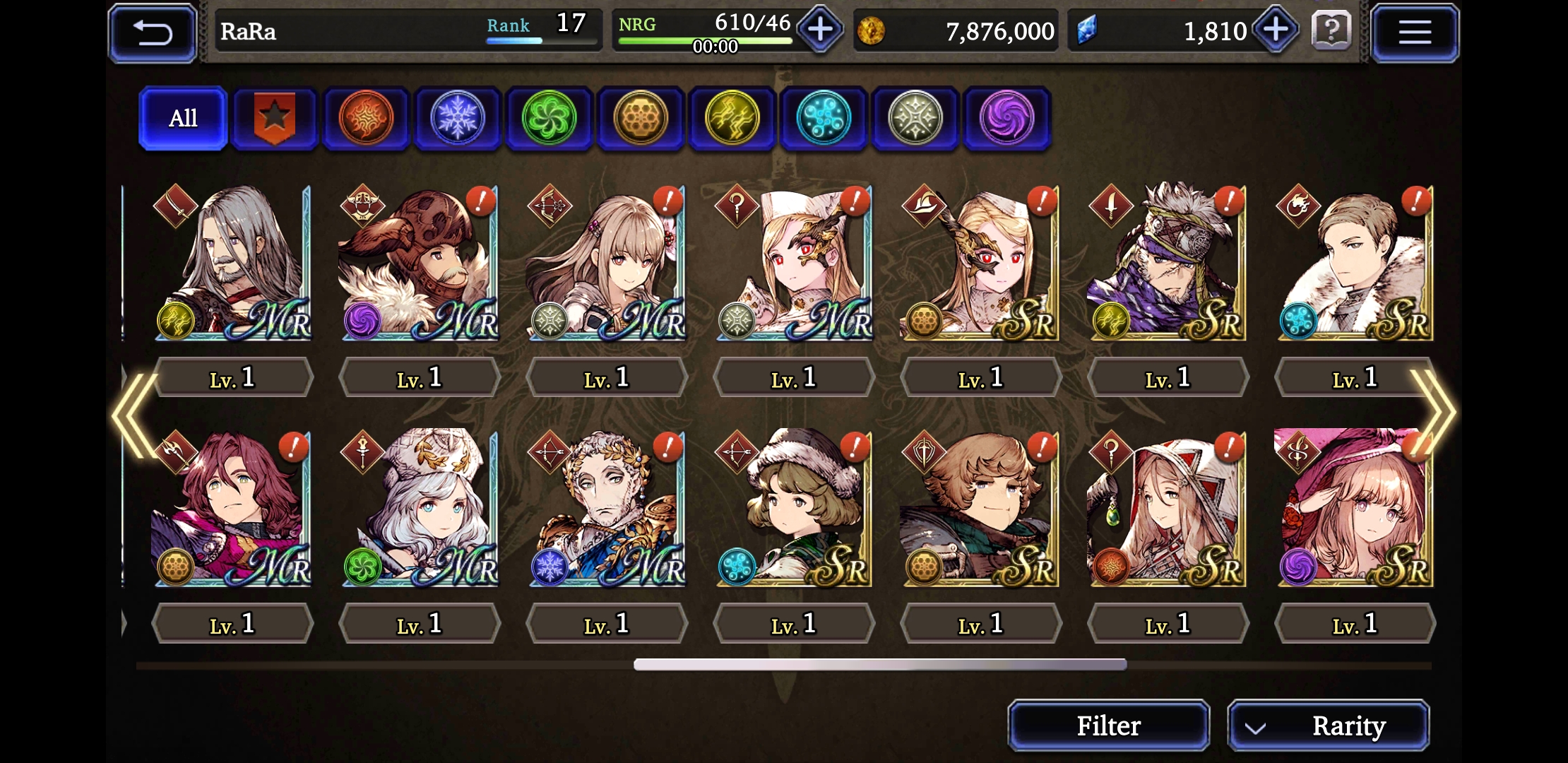1568x763 pixels.
Task: Open the hamburger main menu
Action: [1415, 32]
